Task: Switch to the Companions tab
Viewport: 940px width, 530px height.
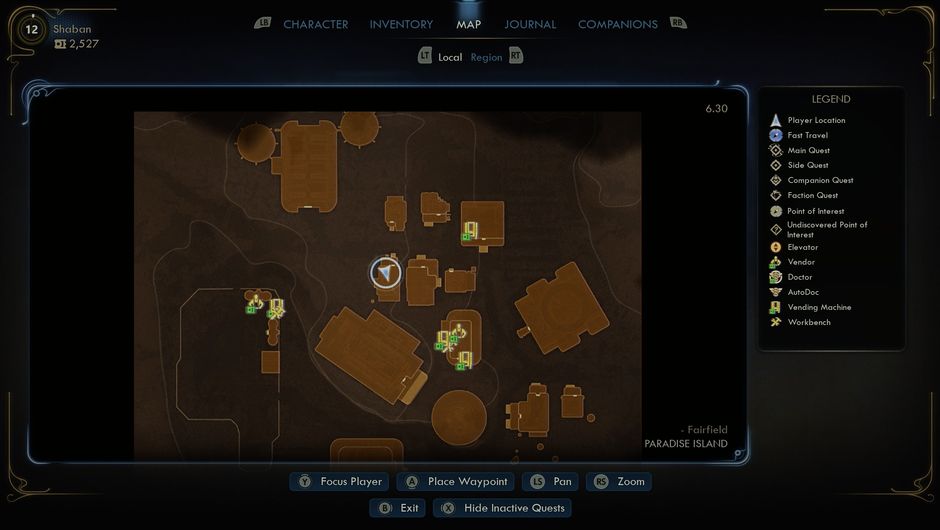Action: 617,24
